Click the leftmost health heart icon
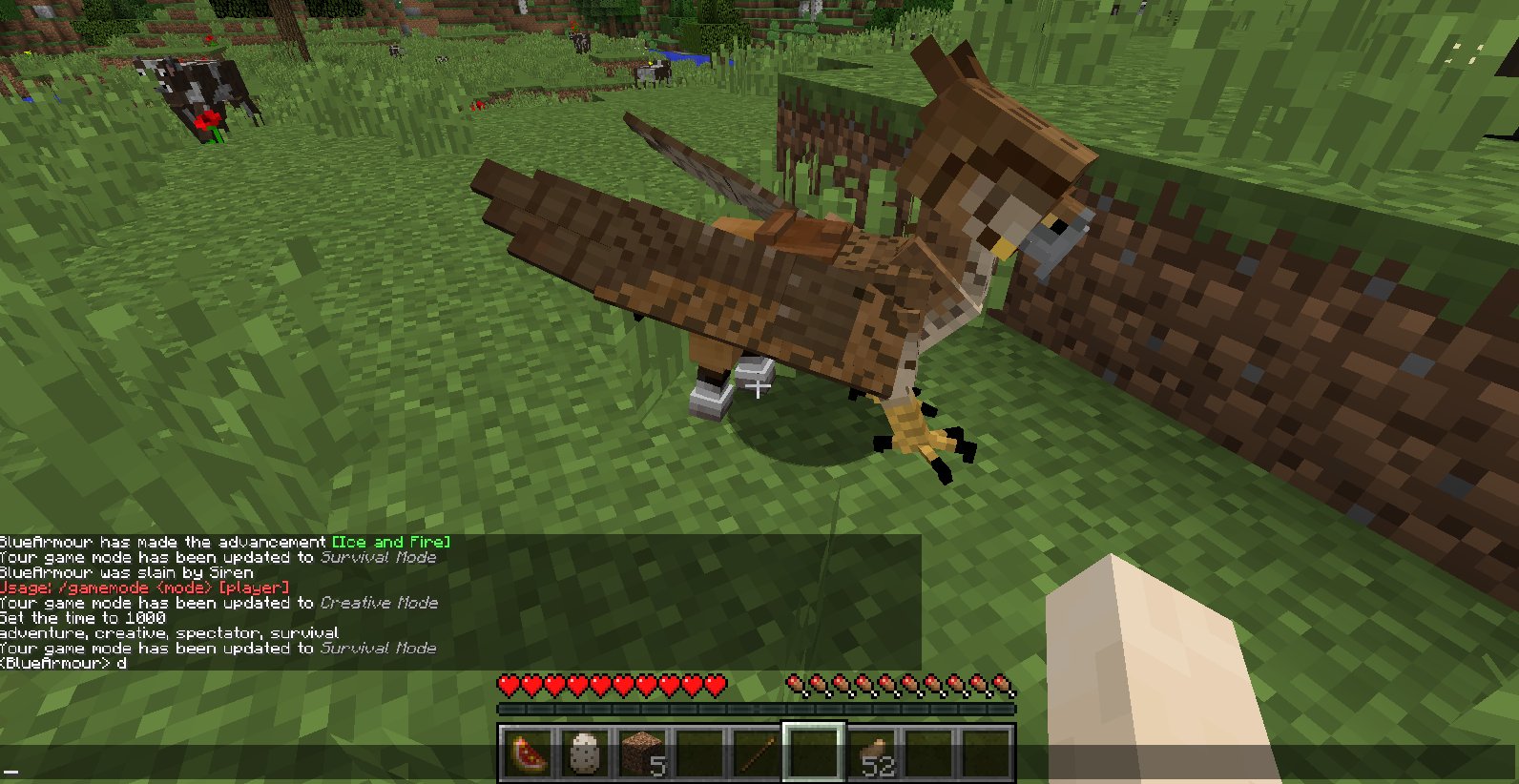Image resolution: width=1519 pixels, height=784 pixels. coord(509,684)
